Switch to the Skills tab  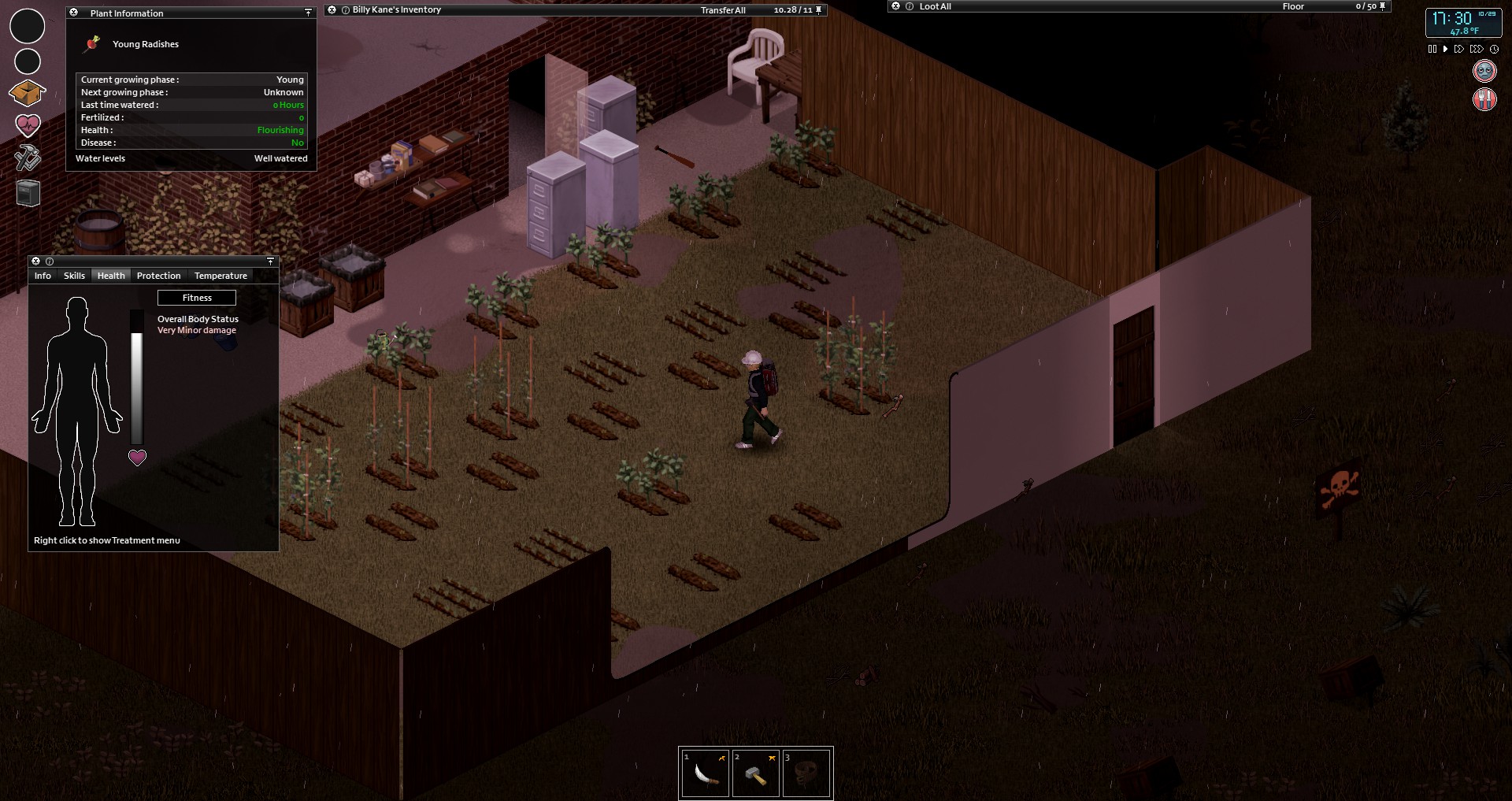point(73,276)
